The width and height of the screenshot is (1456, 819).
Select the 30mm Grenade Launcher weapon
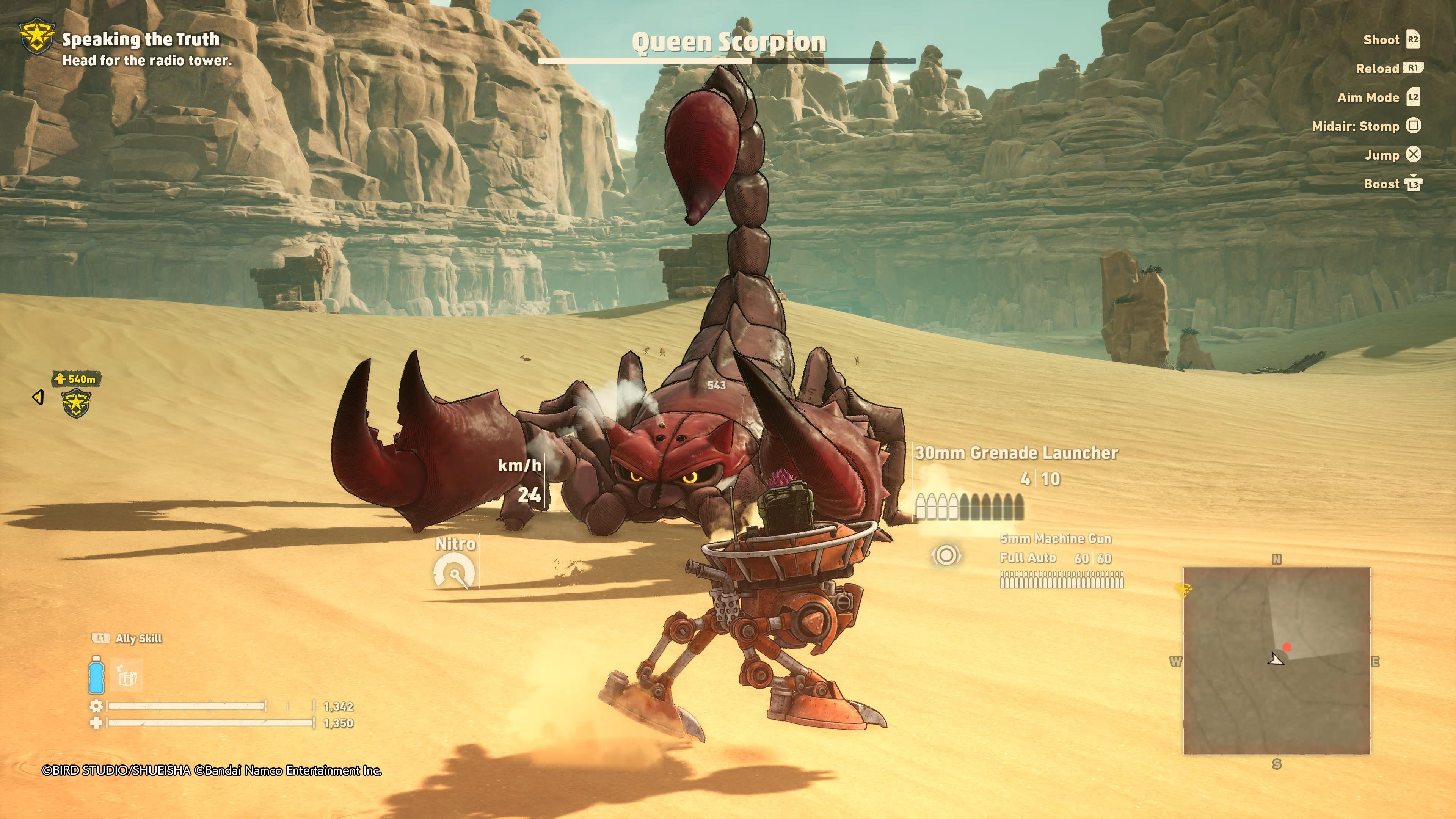coord(1016,453)
